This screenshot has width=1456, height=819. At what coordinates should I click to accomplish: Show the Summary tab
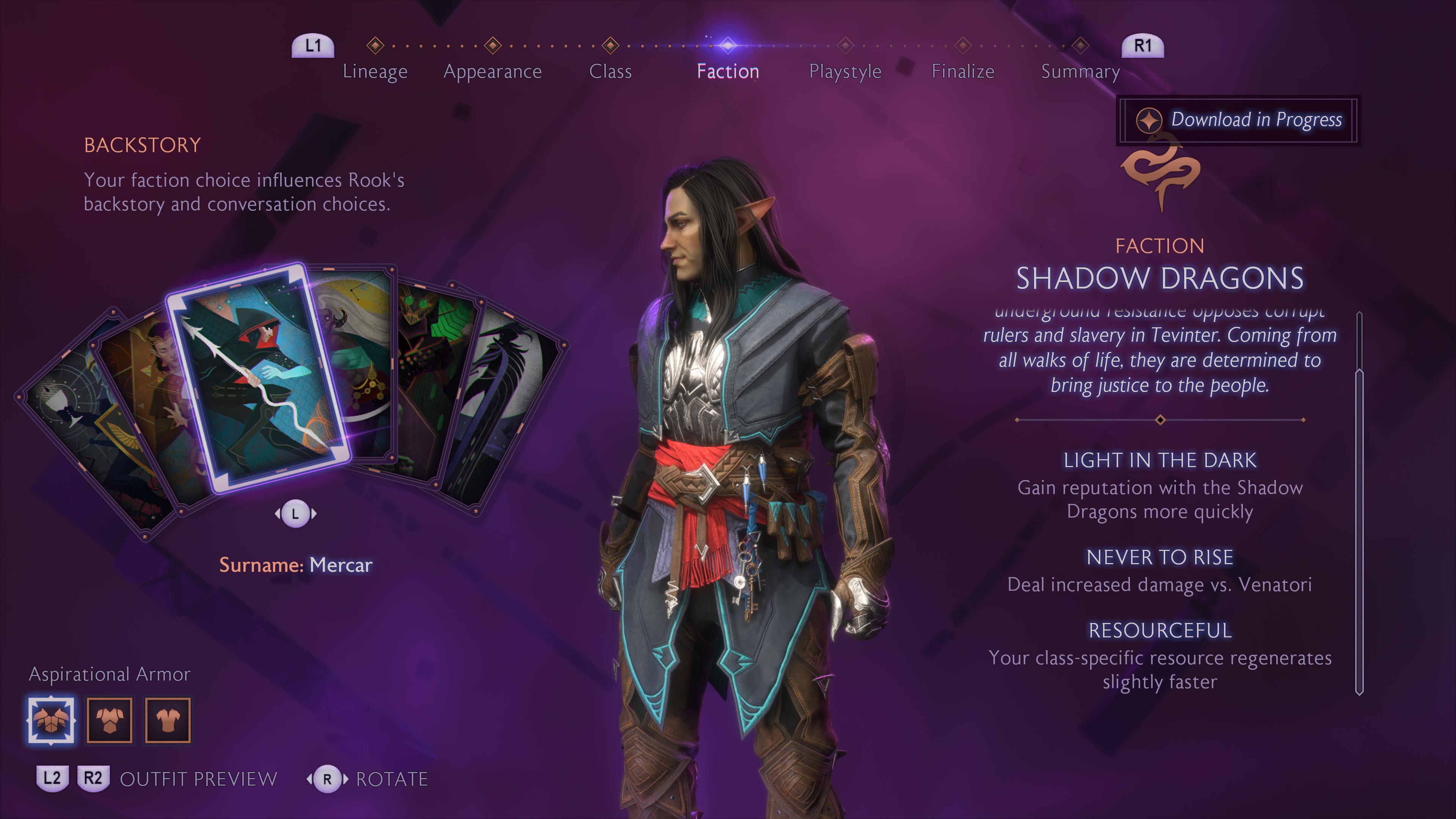1080,71
